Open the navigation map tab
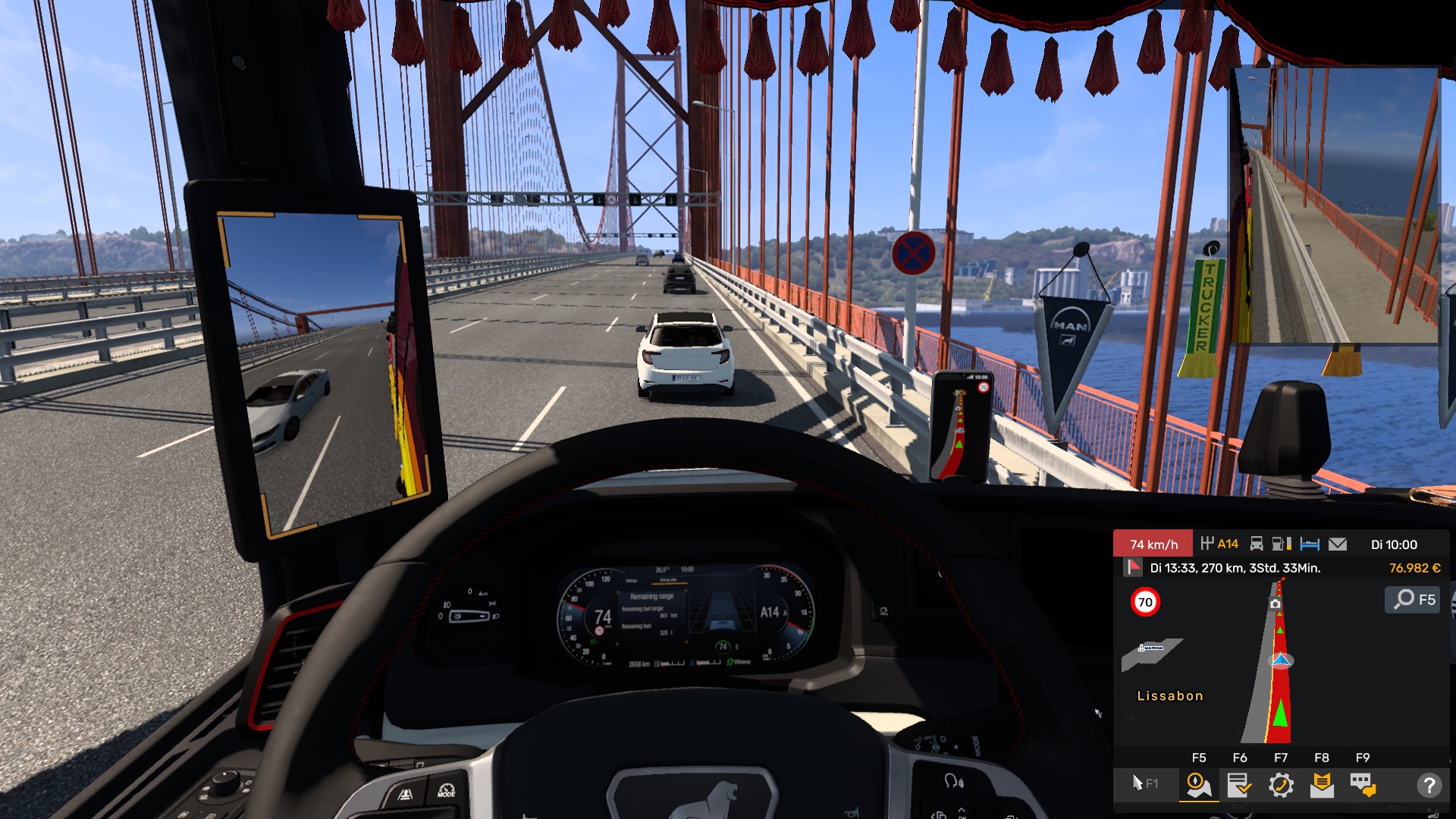The height and width of the screenshot is (819, 1456). [1199, 785]
